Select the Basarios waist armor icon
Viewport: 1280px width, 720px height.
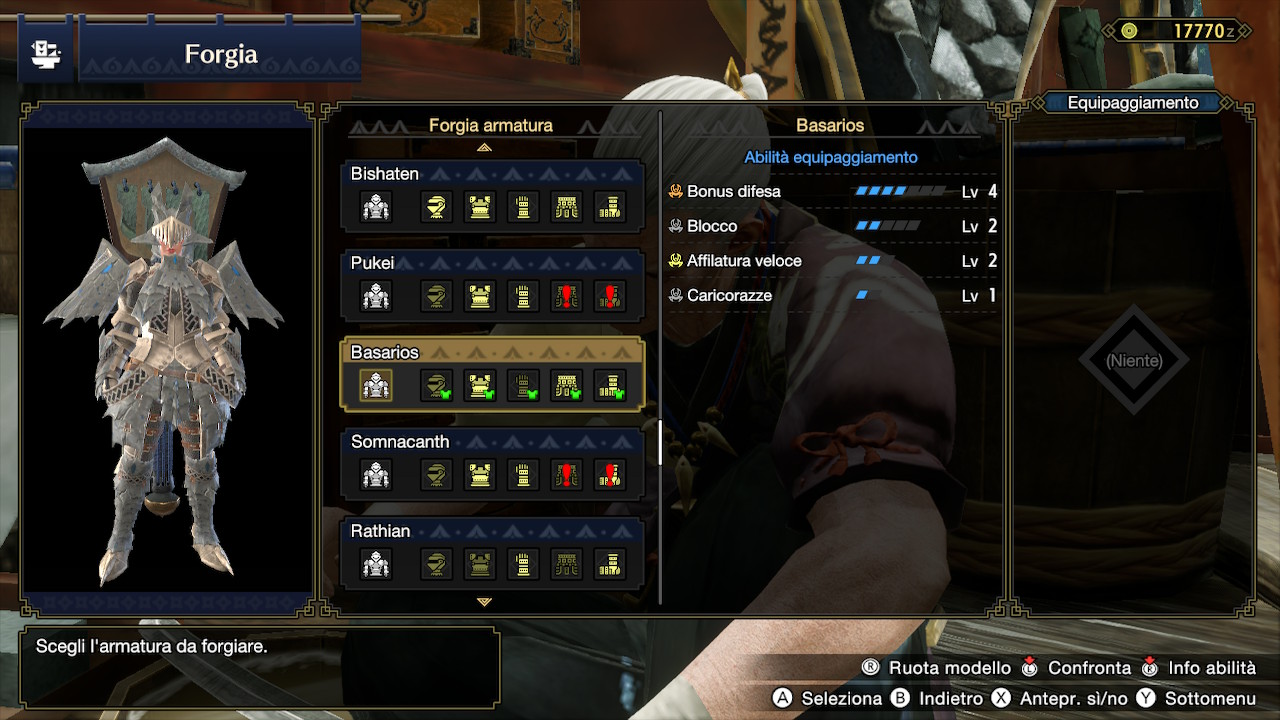click(x=567, y=386)
